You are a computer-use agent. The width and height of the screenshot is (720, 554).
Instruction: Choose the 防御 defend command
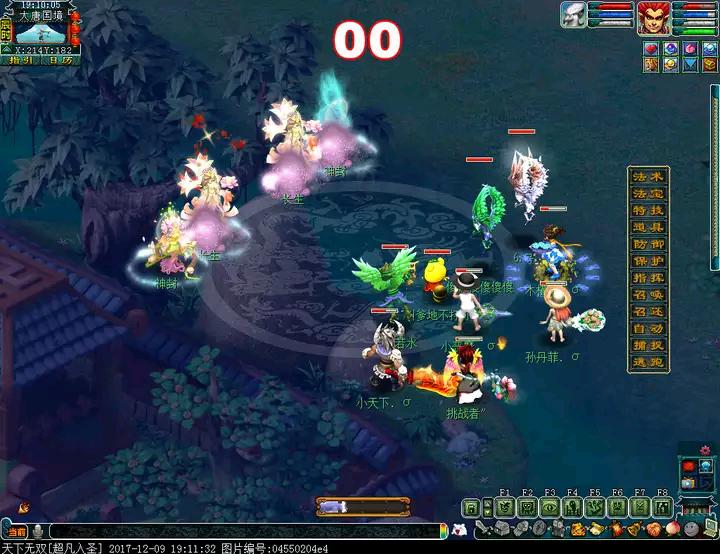tap(648, 245)
